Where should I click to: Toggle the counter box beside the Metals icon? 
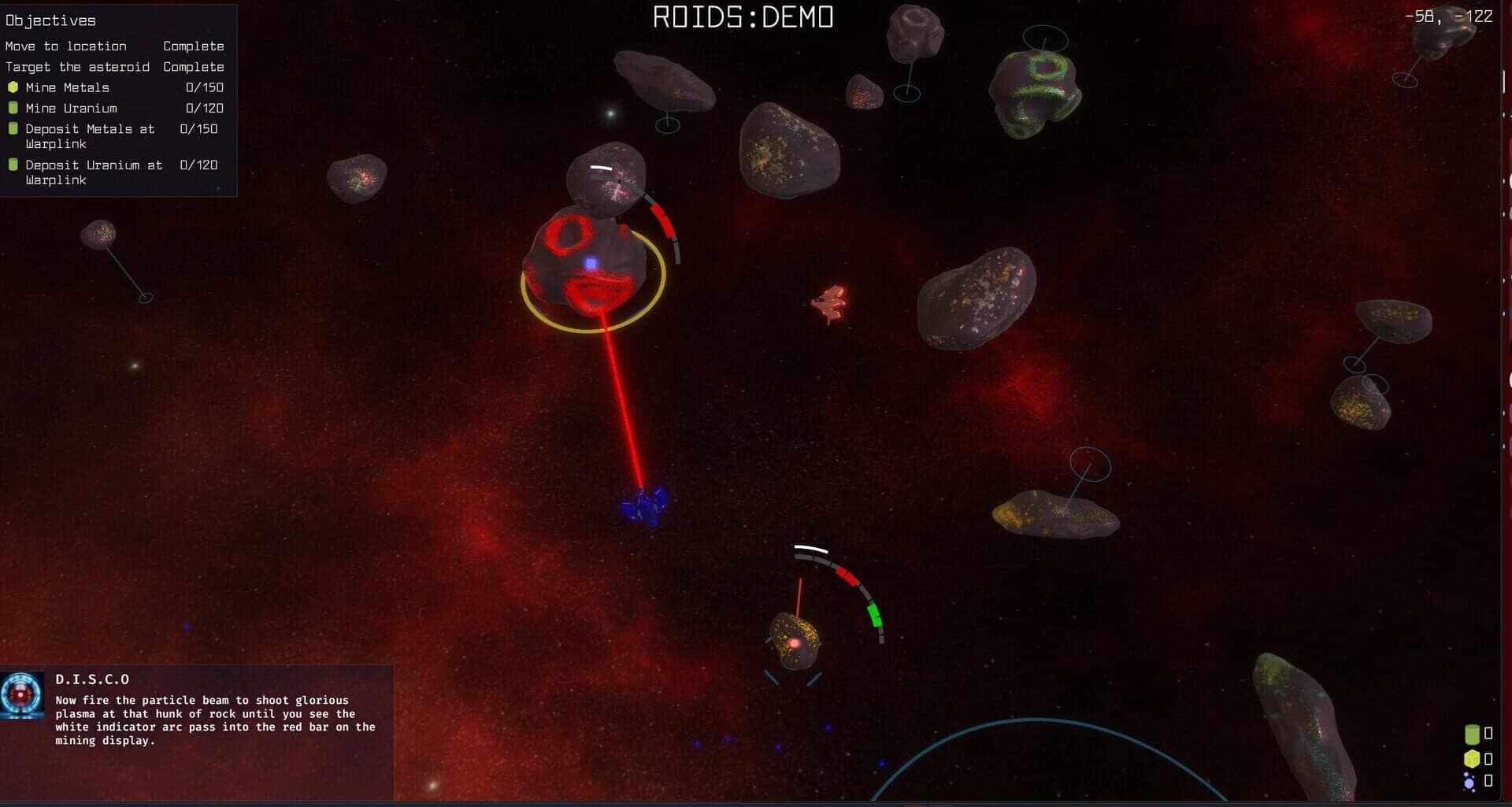coord(1488,758)
